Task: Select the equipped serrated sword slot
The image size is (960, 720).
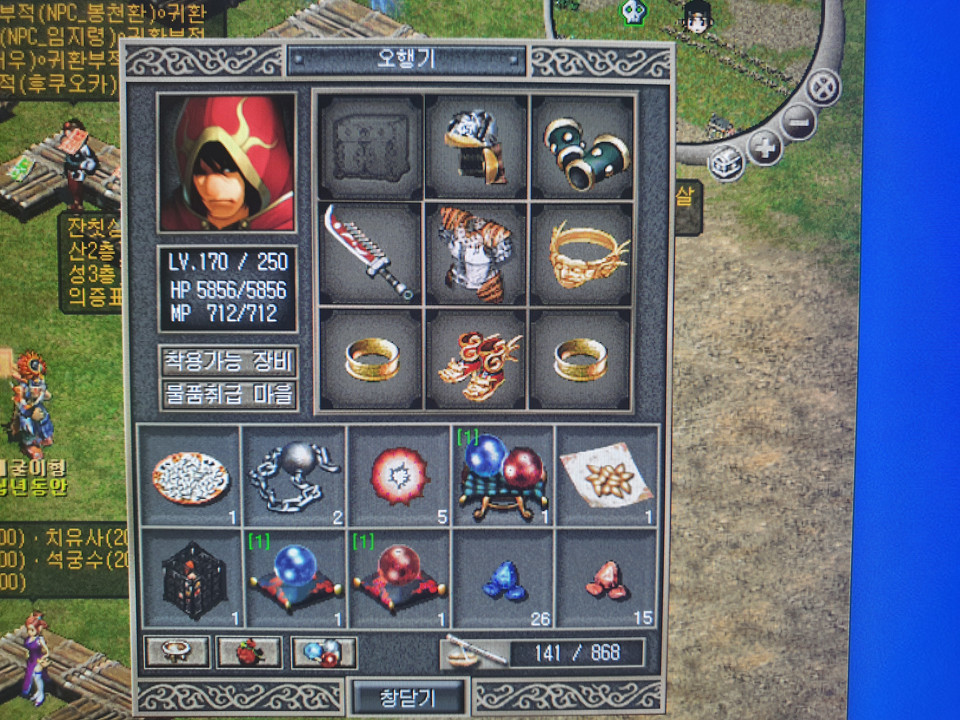Action: [368, 254]
